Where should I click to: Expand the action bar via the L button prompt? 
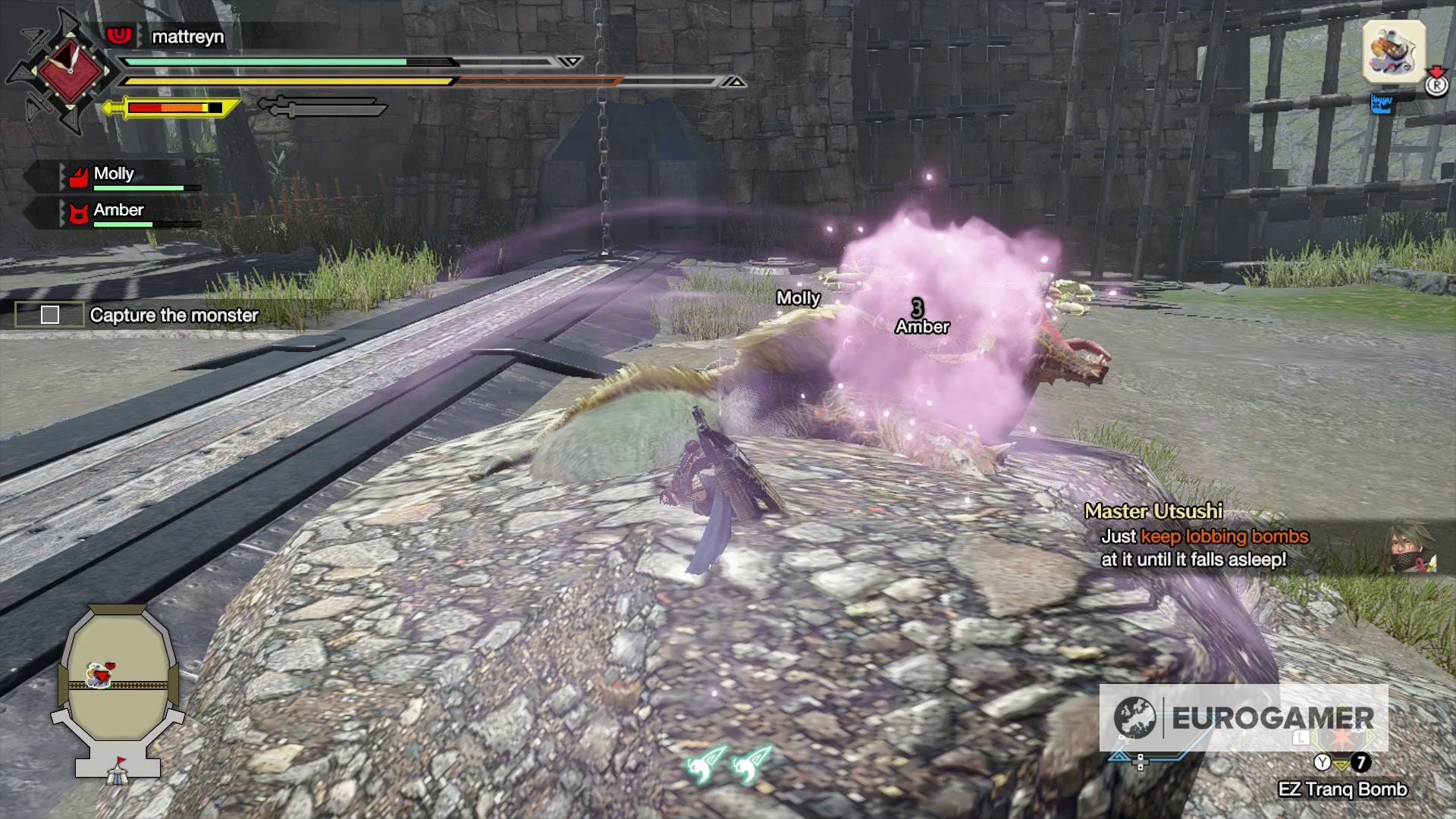click(x=1301, y=739)
